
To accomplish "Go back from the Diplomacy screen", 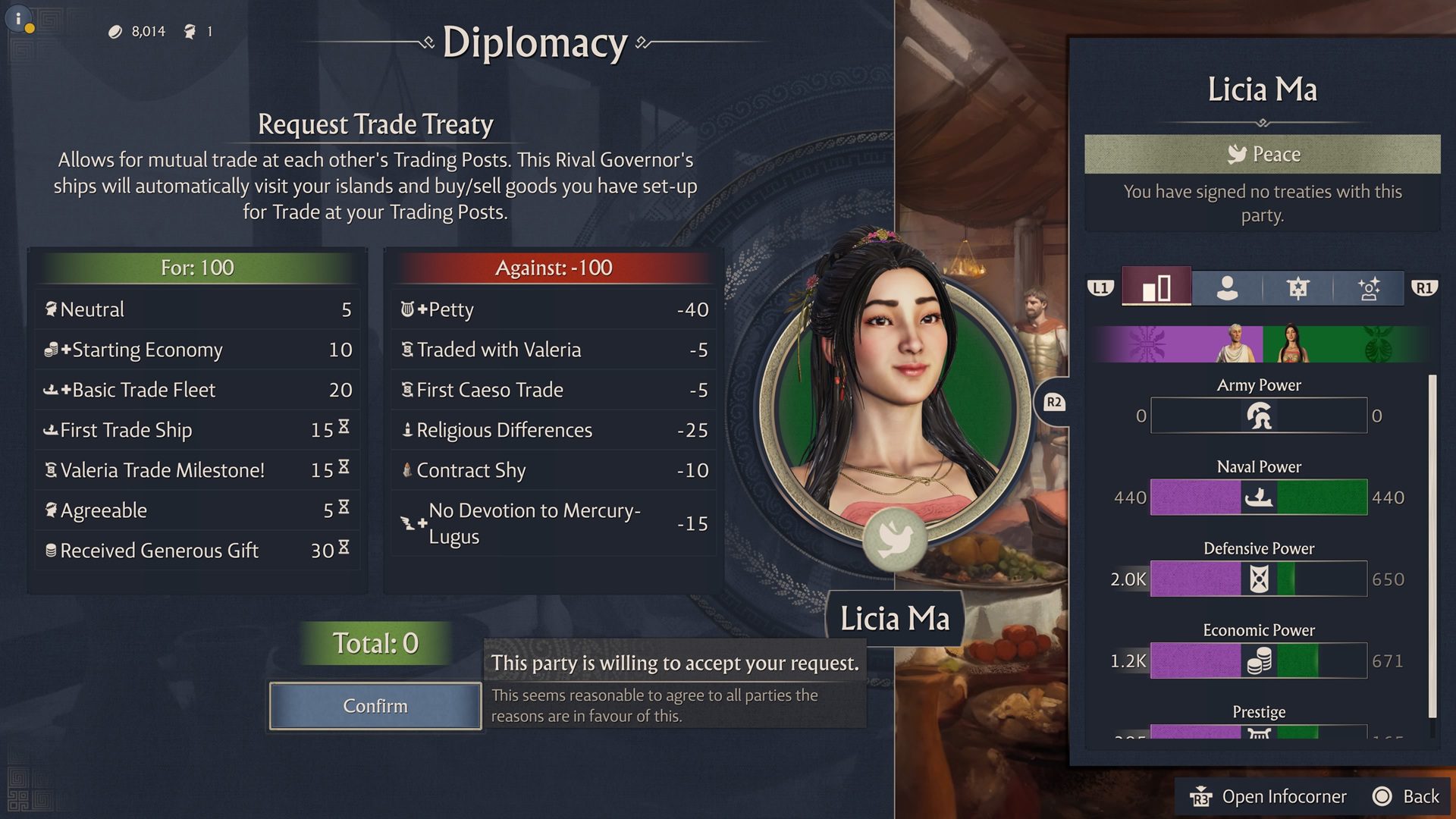I will pos(1407,796).
